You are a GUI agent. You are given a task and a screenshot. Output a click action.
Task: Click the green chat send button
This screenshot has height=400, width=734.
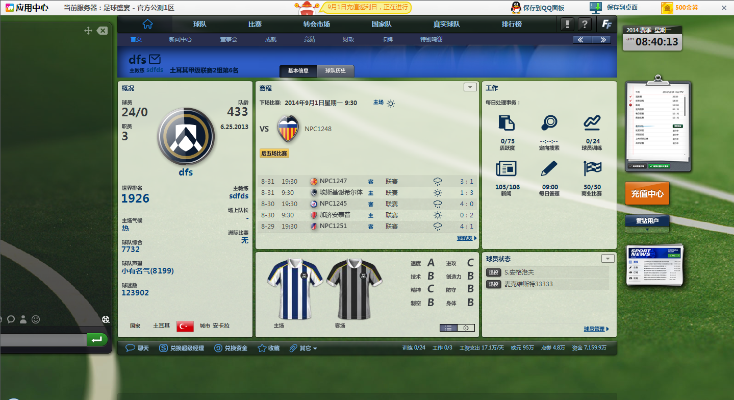(96, 340)
